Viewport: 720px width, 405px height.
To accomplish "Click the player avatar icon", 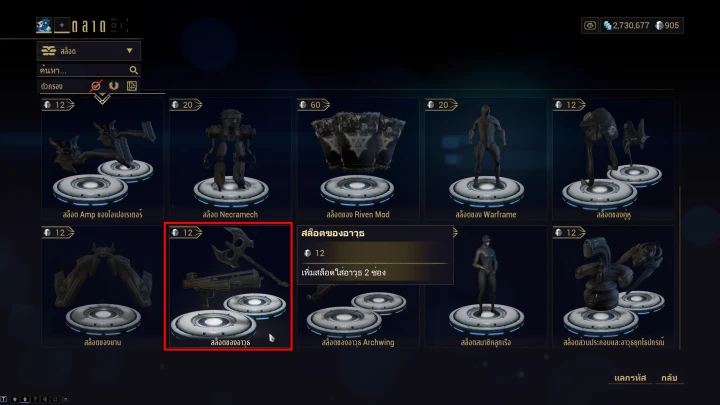I will pos(45,25).
